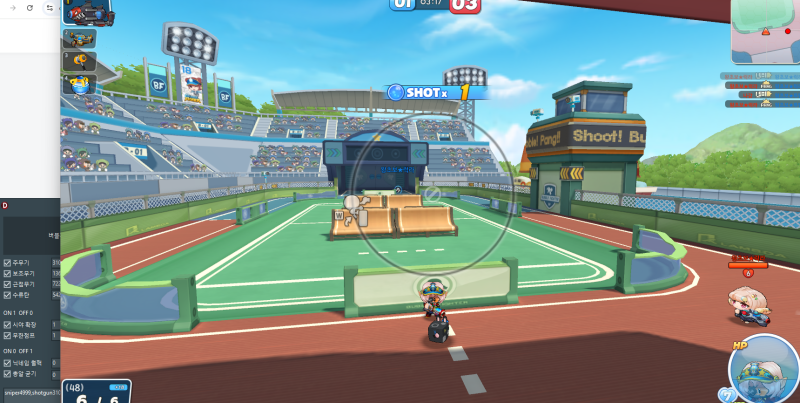Reload the browser page
Screen dimensions: 800x403
(x=30, y=7)
